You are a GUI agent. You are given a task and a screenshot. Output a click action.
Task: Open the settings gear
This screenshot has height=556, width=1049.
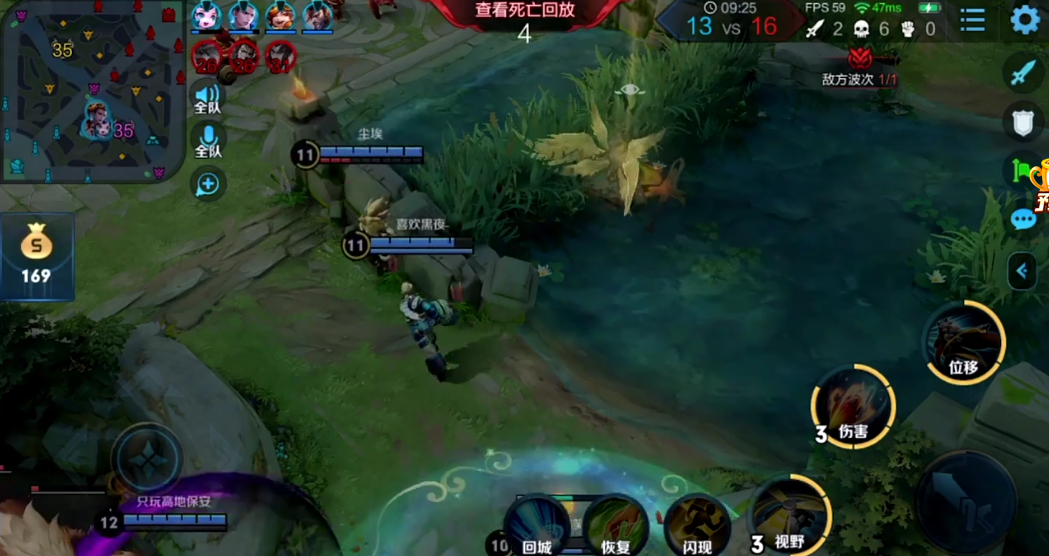pos(1025,19)
